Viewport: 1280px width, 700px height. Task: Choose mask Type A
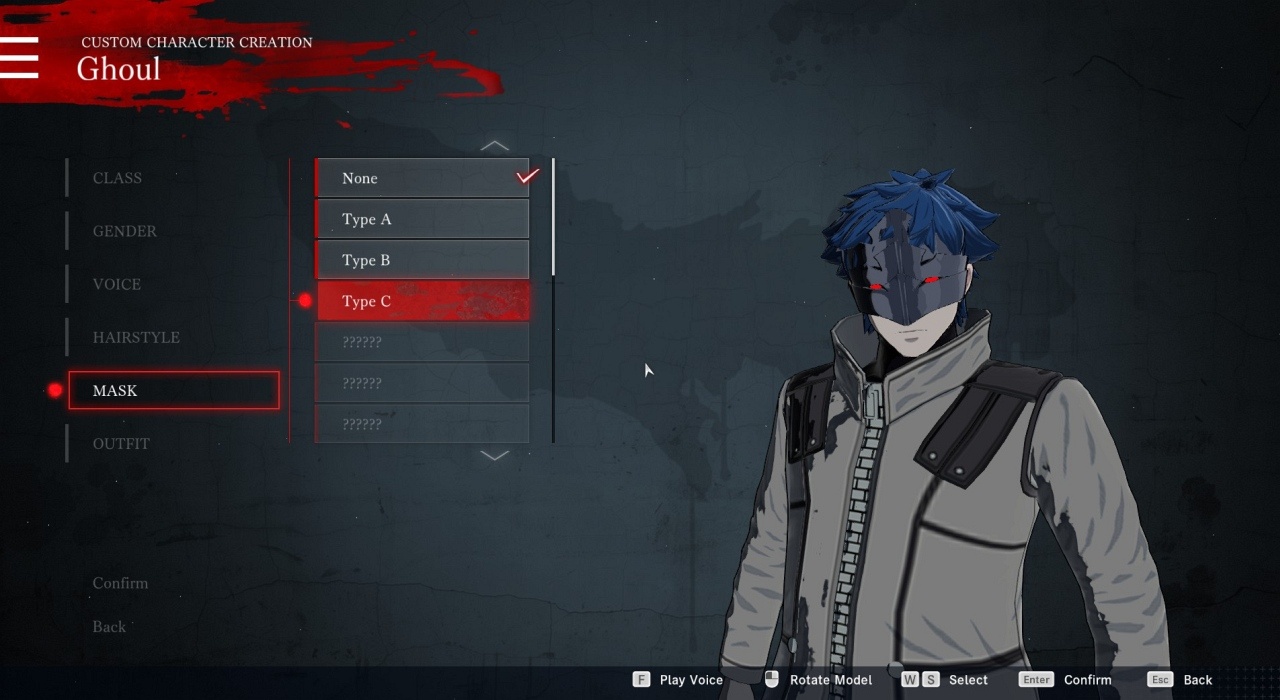(x=422, y=219)
